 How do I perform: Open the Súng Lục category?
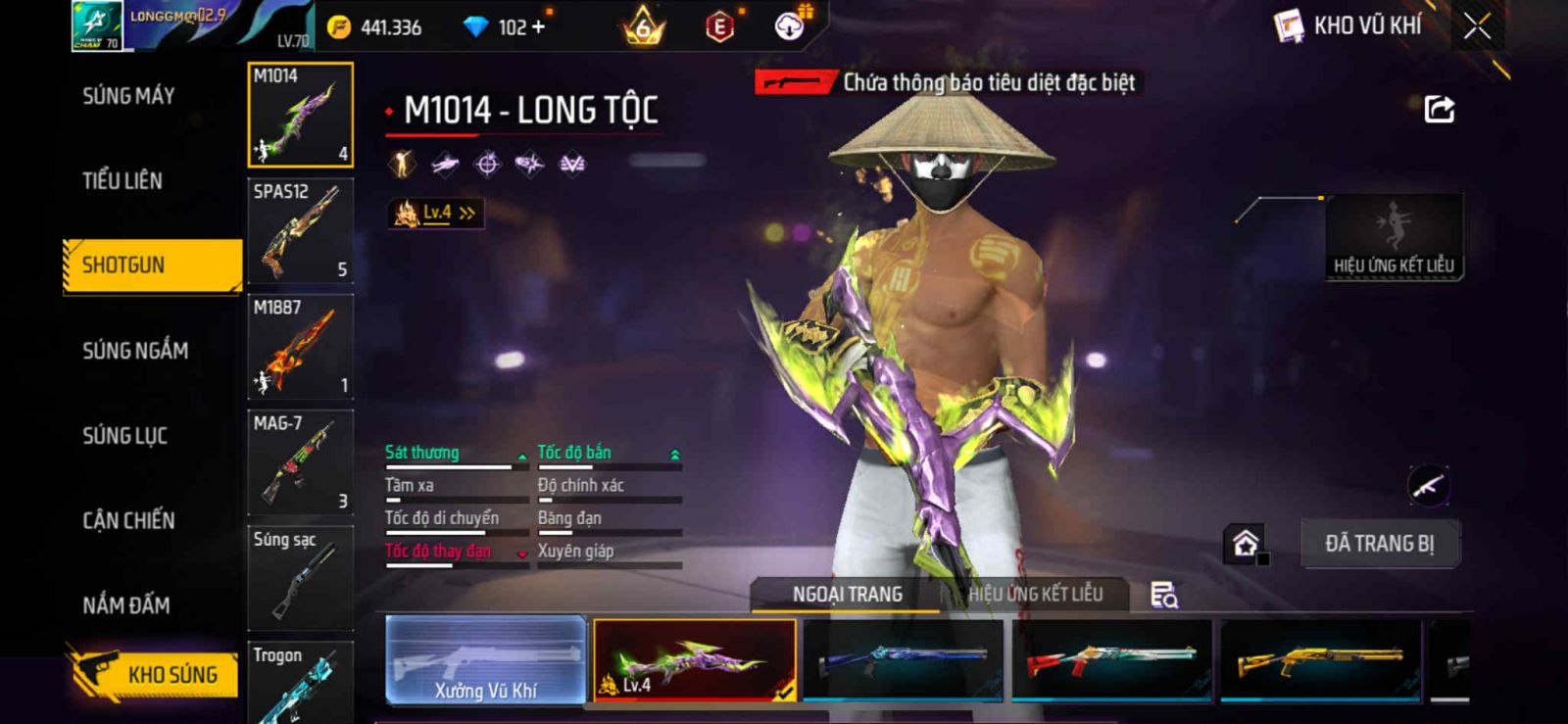124,436
